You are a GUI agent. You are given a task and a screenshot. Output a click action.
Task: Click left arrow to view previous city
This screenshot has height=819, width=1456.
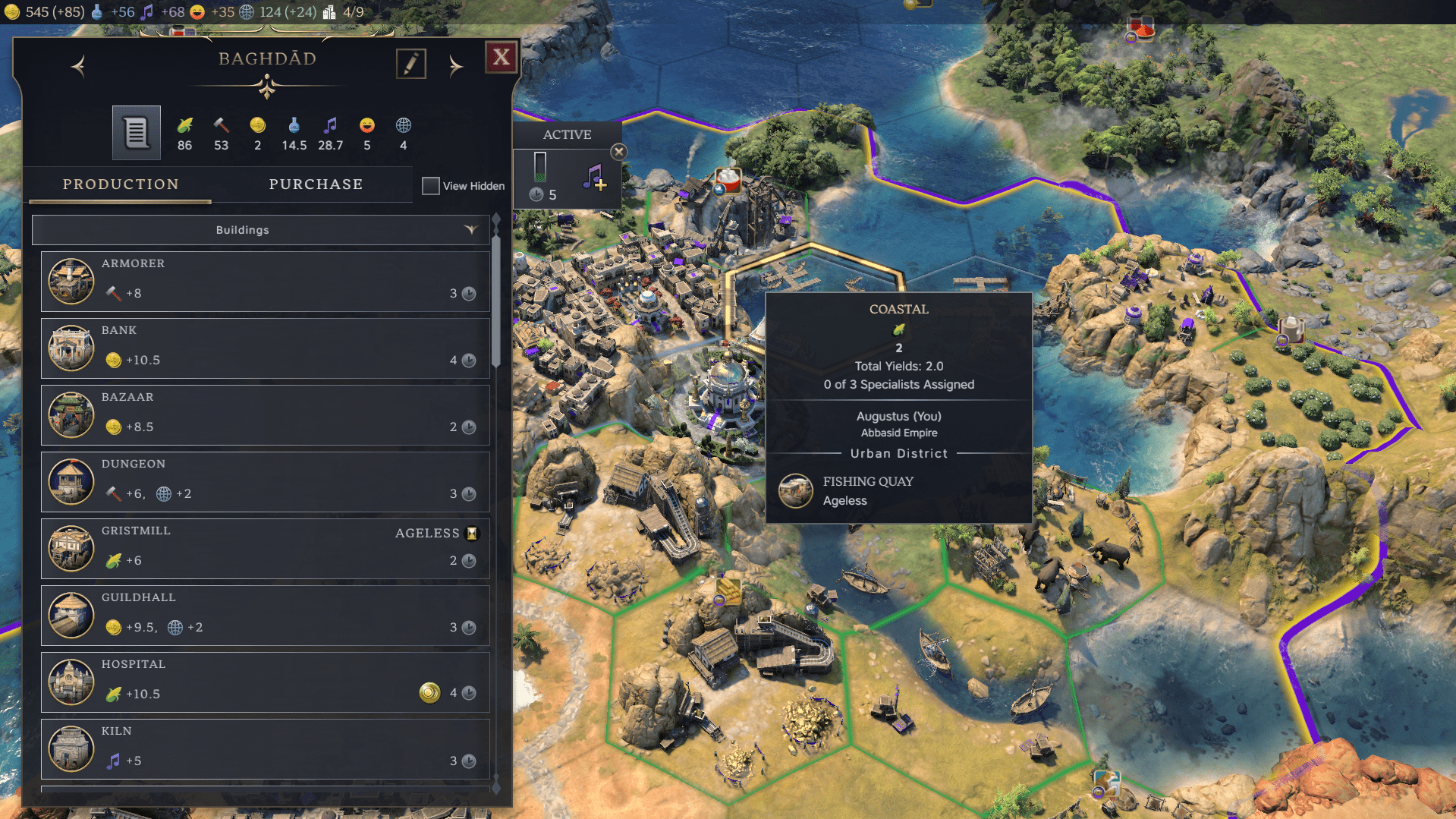pos(77,66)
